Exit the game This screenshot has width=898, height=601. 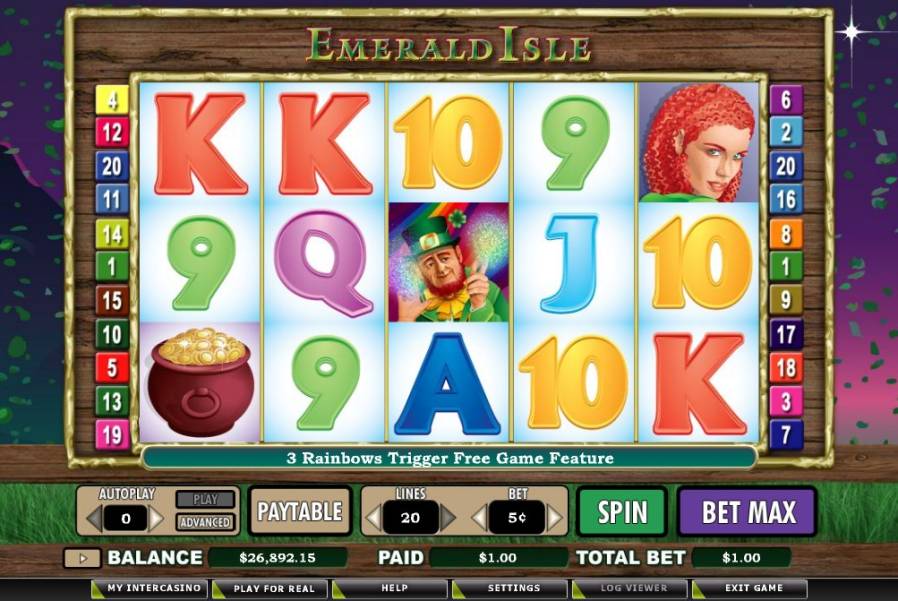coord(753,588)
